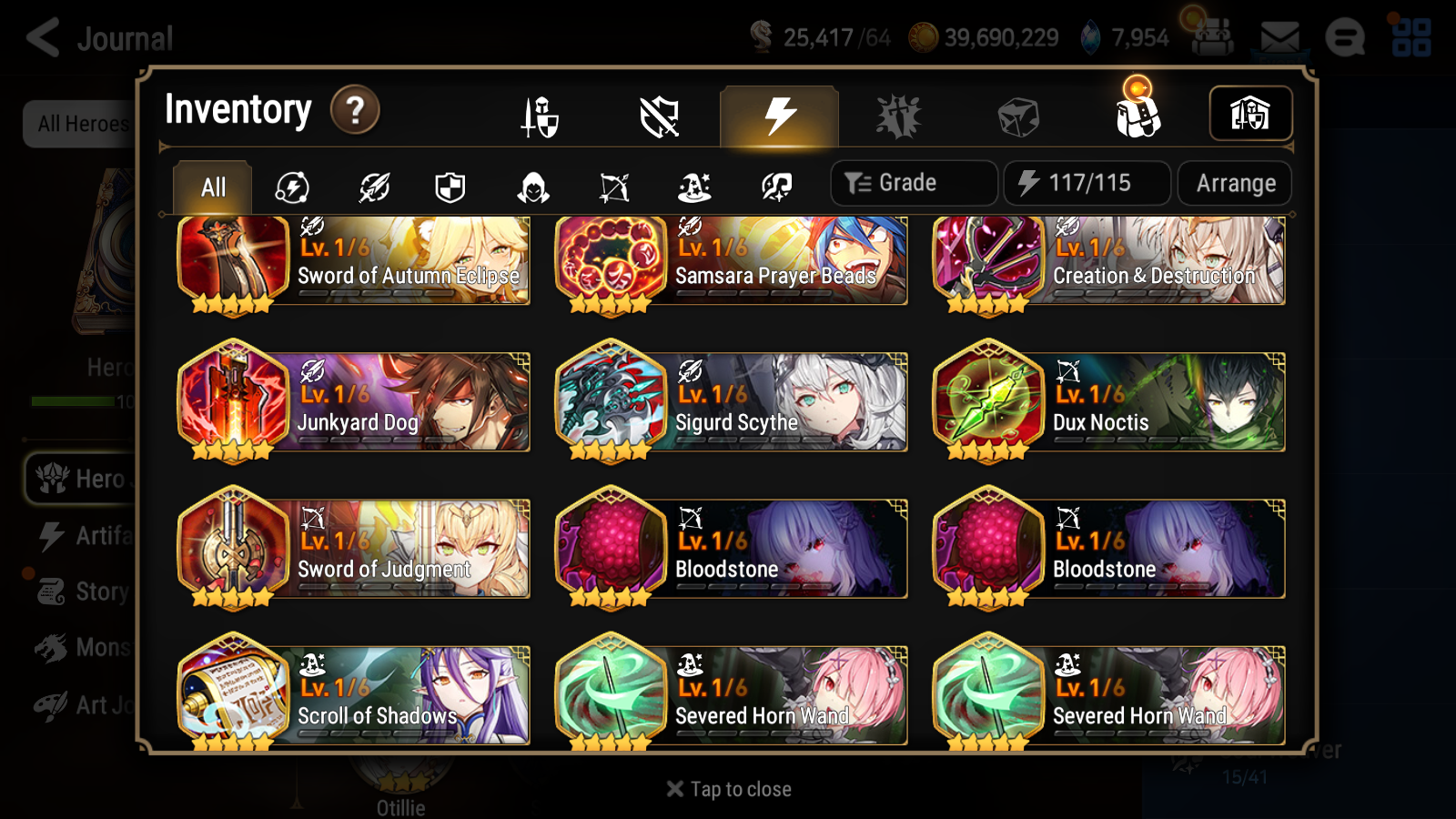Open the Grade filter dropdown
Screen dimensions: 1456x819
click(x=913, y=182)
